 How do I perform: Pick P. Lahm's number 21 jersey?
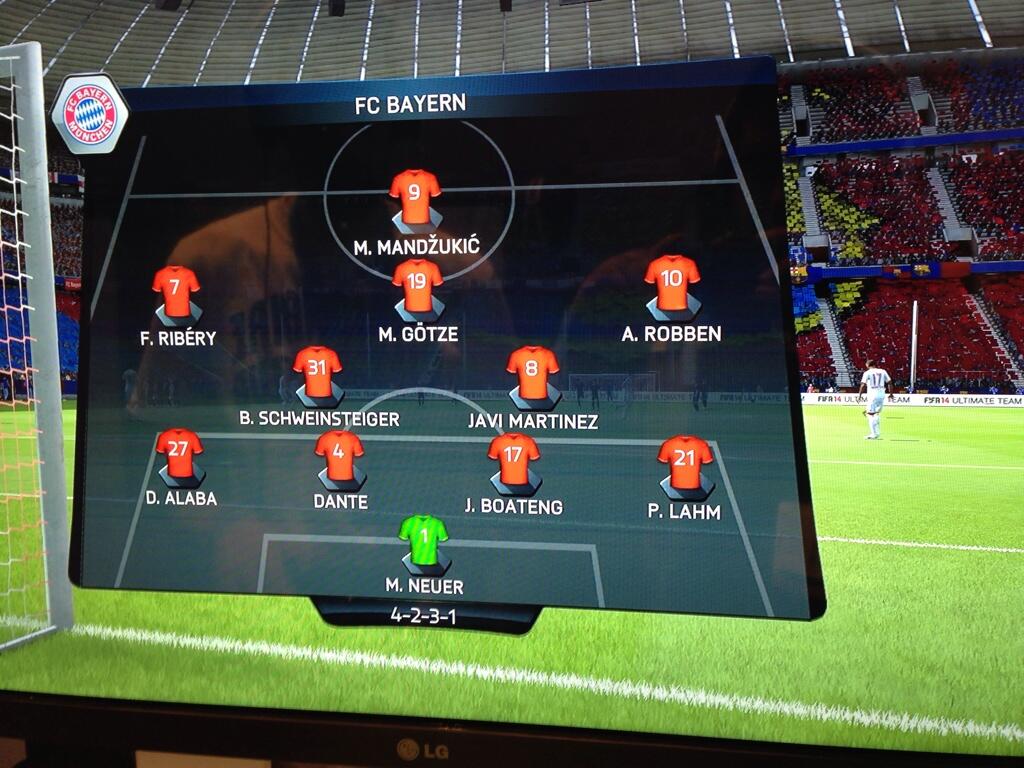tap(686, 462)
